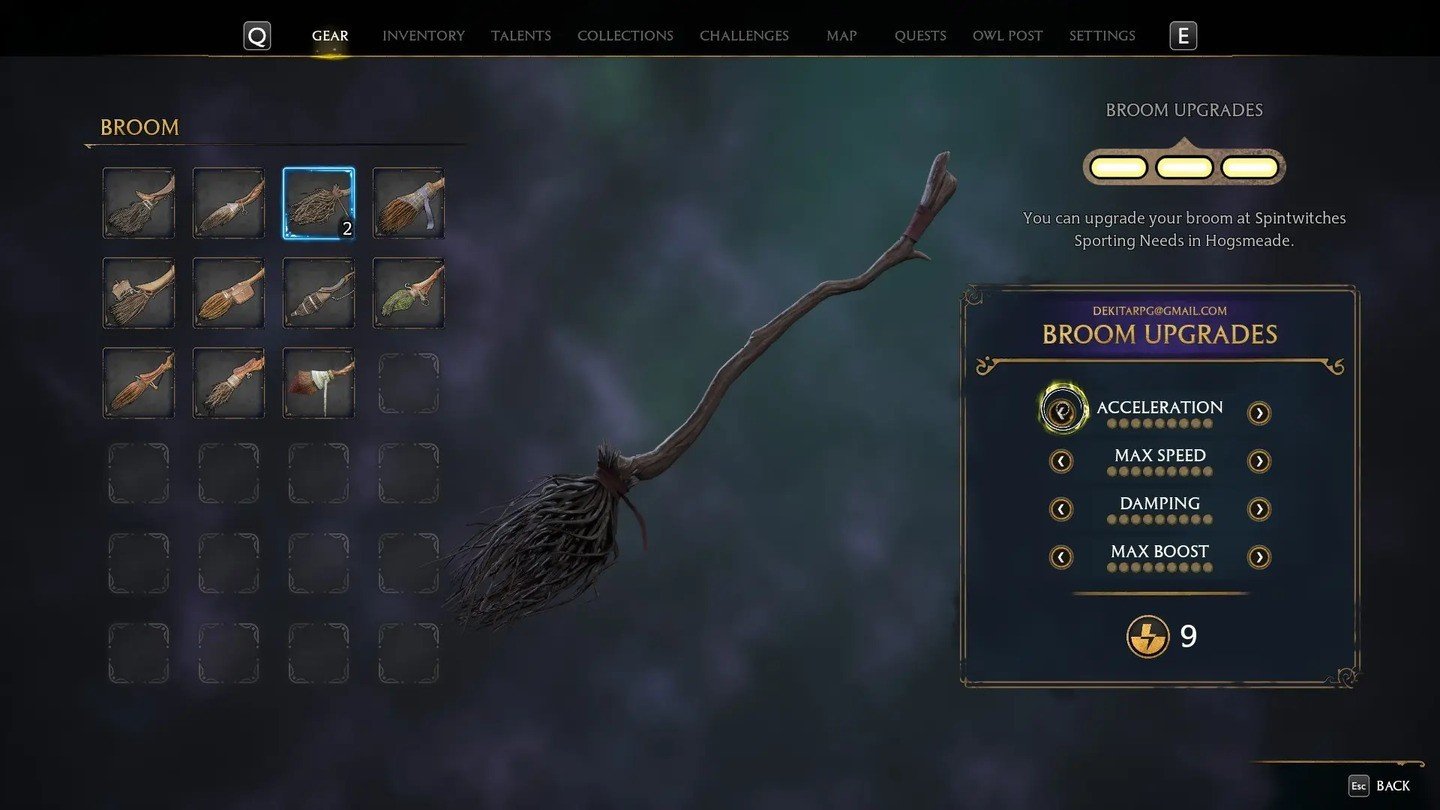Increase Damping using the right arrow
The height and width of the screenshot is (810, 1440).
(1259, 509)
